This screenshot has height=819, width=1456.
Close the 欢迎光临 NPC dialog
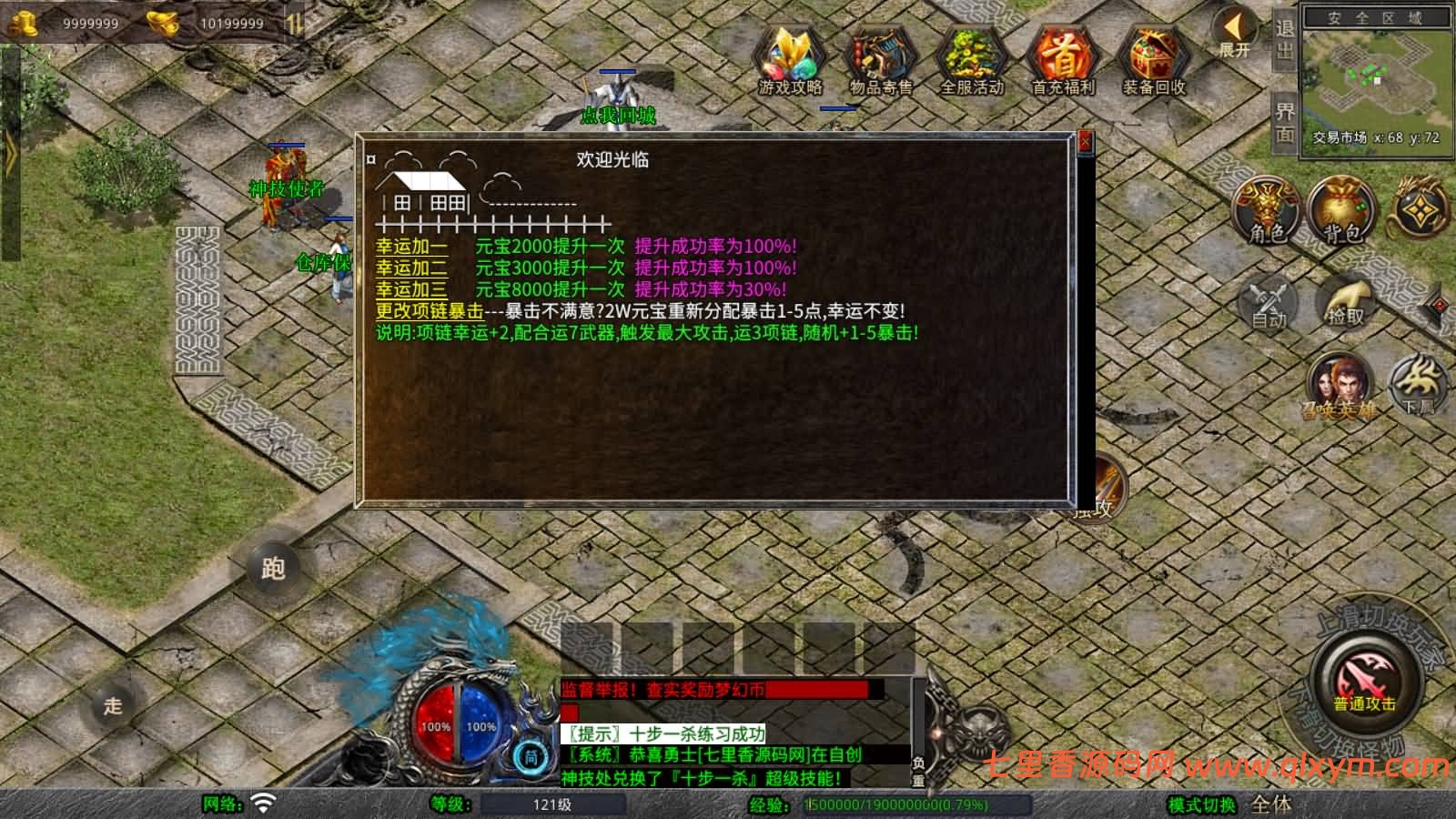(1083, 142)
